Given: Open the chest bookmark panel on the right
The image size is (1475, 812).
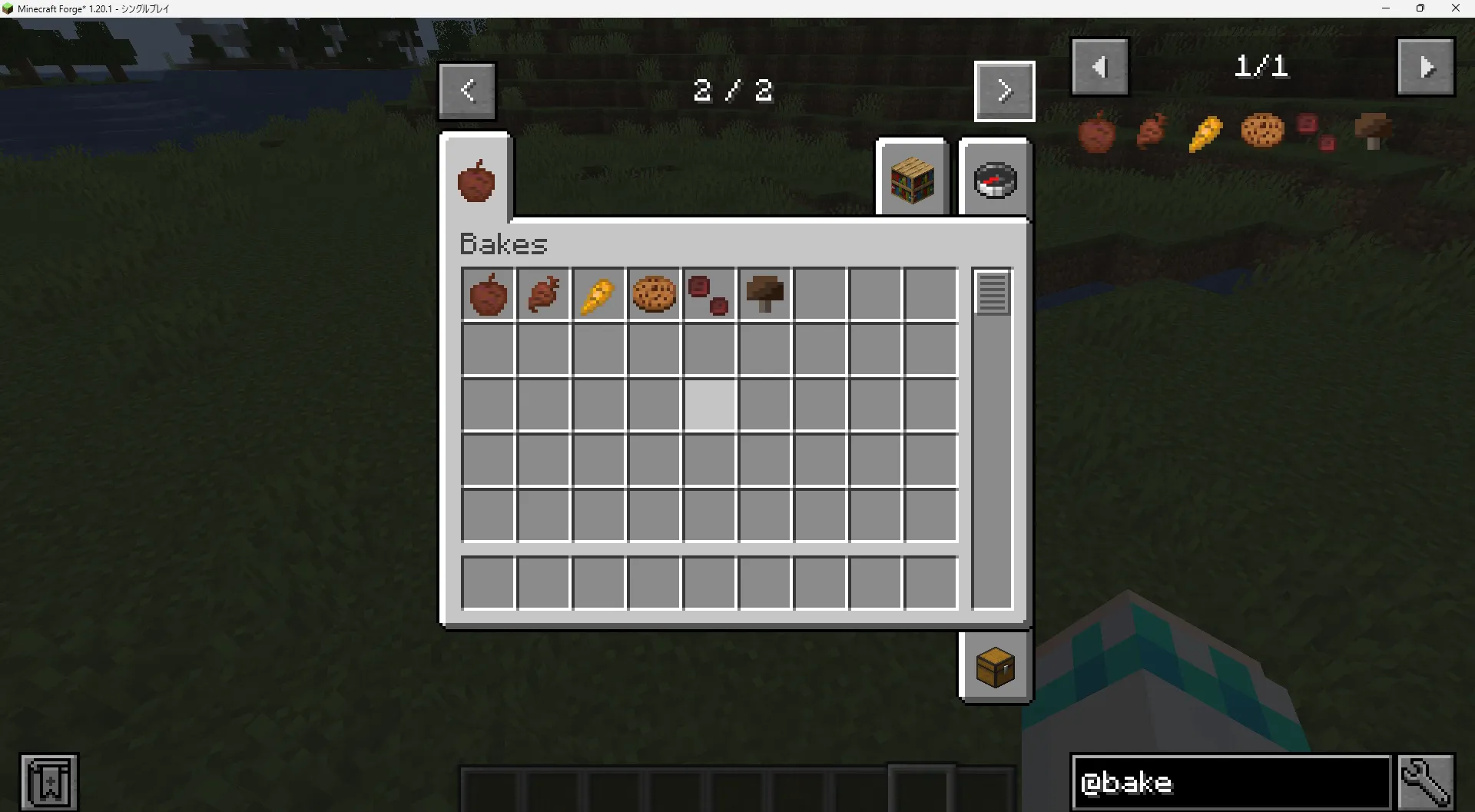Looking at the screenshot, I should [995, 665].
